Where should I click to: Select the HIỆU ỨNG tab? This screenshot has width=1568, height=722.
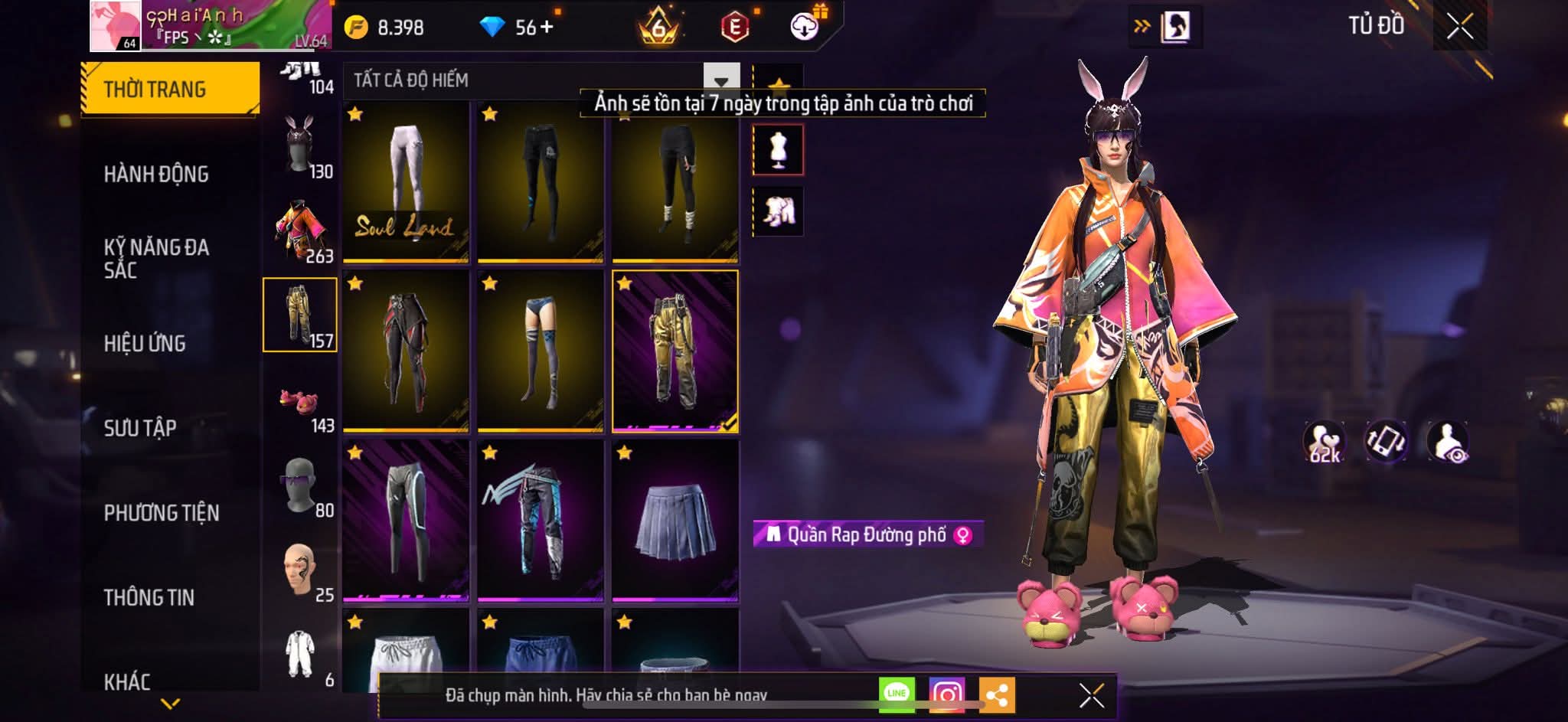[x=145, y=344]
